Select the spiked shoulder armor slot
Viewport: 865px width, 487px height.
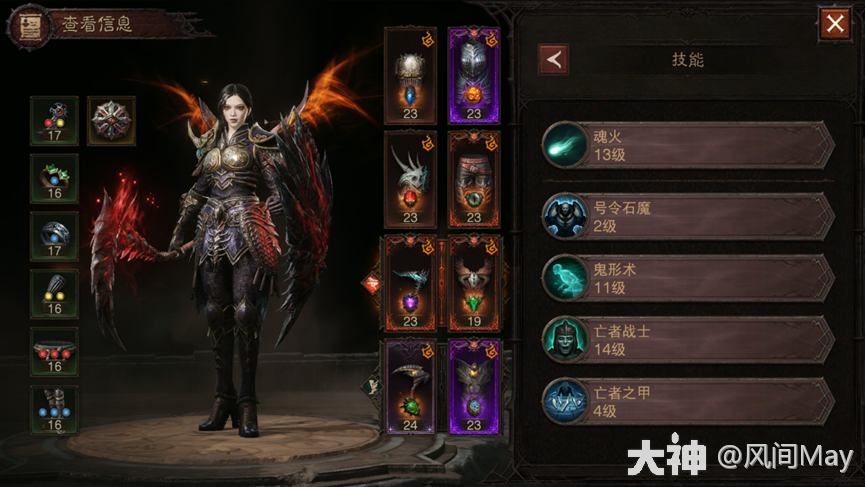tap(411, 178)
